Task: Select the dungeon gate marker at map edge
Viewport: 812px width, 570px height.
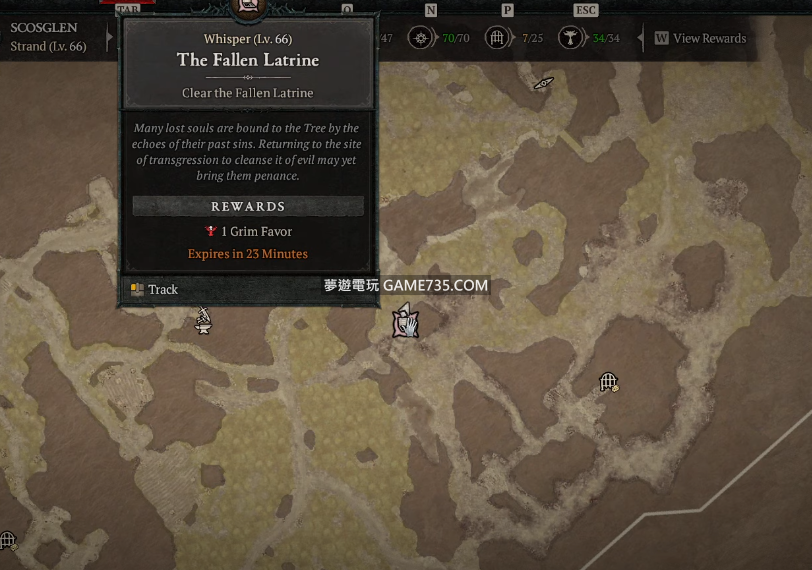Action: (x=7, y=541)
